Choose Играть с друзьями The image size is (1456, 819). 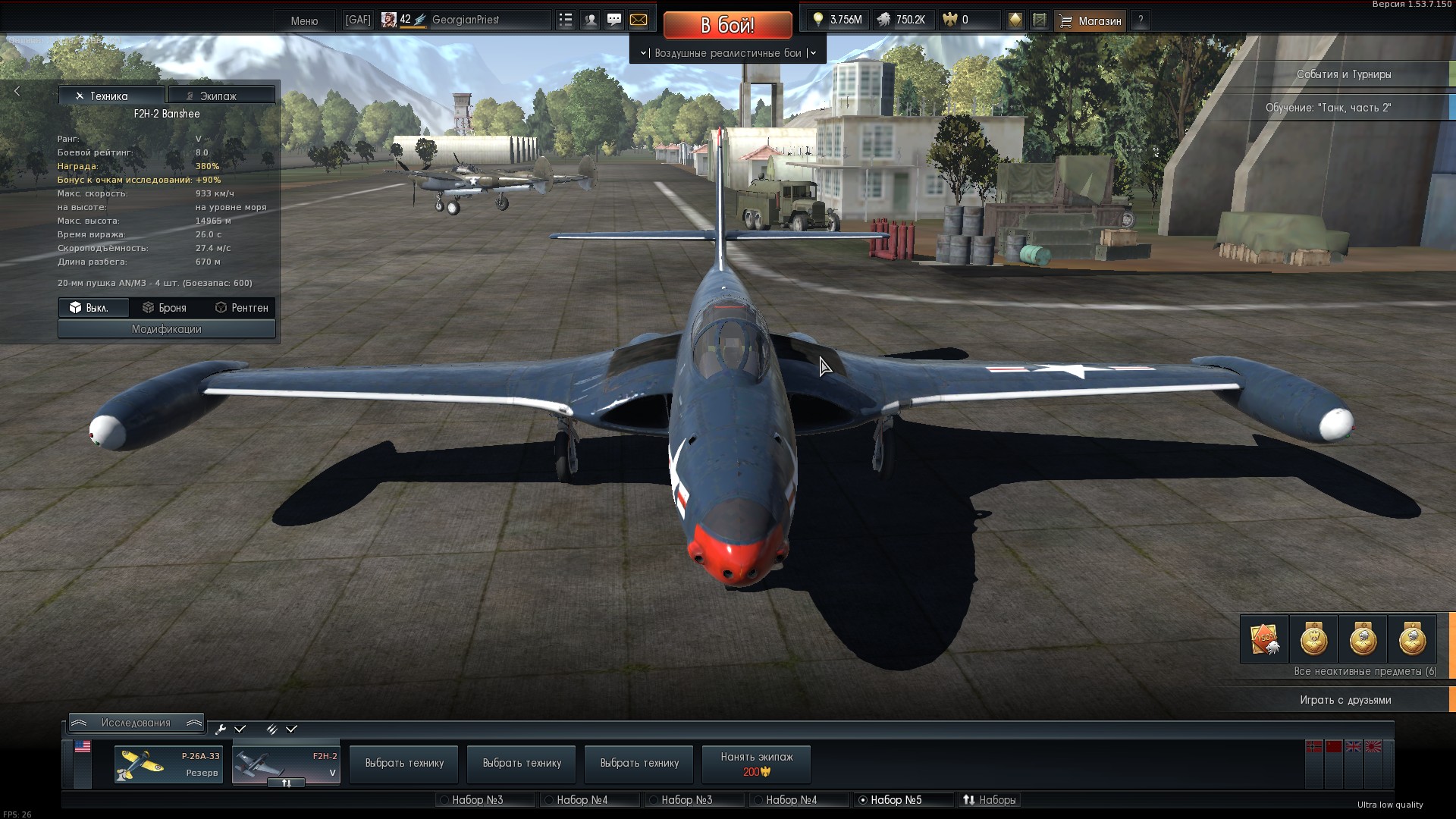coord(1345,700)
